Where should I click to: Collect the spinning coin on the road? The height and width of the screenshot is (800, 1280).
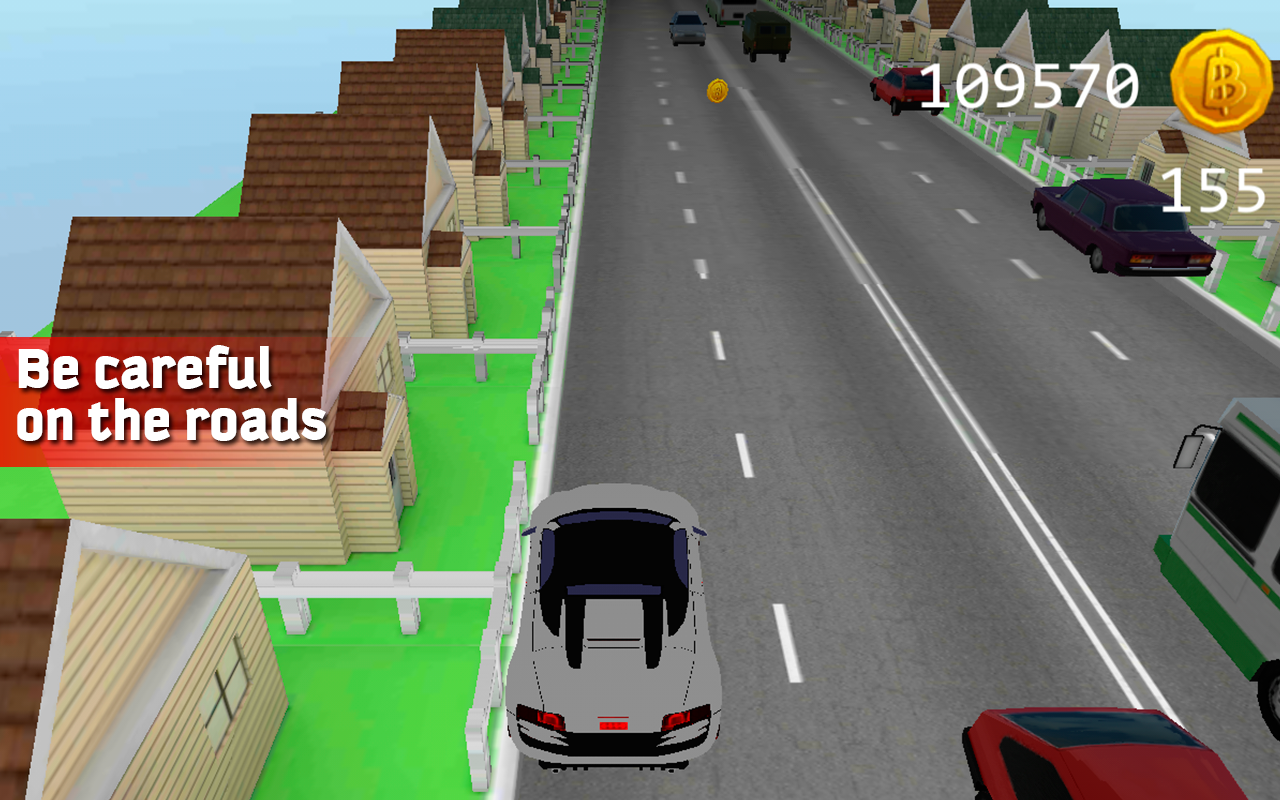(x=718, y=91)
